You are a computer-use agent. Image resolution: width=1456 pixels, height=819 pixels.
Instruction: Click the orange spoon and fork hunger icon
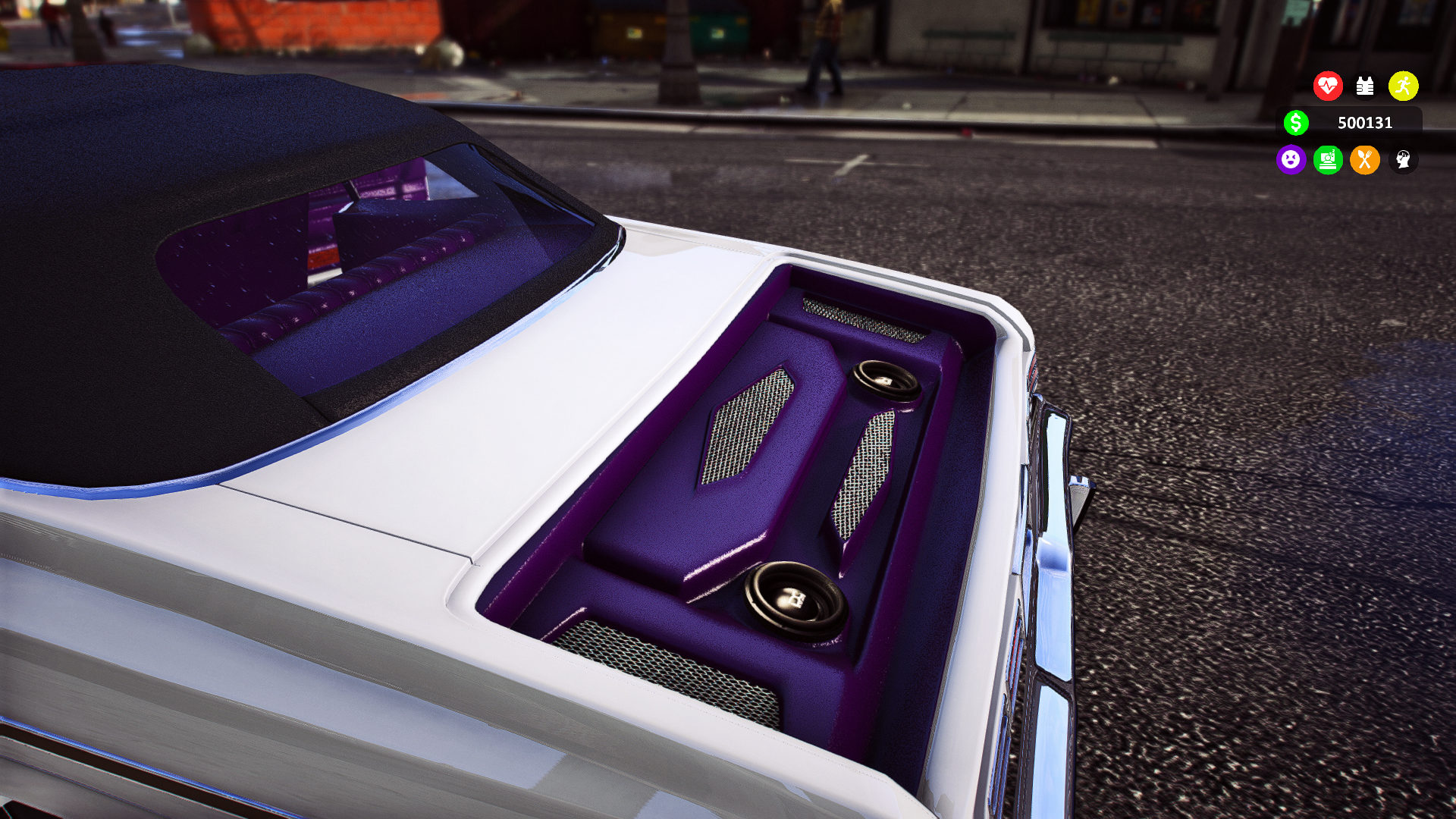tap(1365, 160)
